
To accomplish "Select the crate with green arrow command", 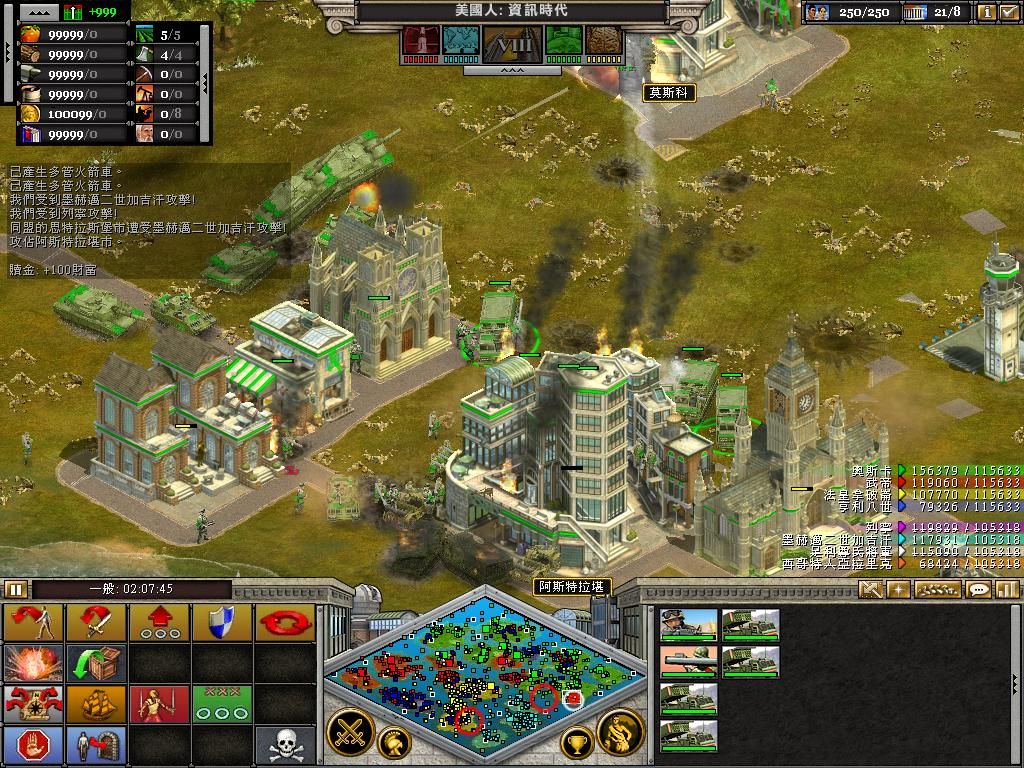I will tap(96, 662).
